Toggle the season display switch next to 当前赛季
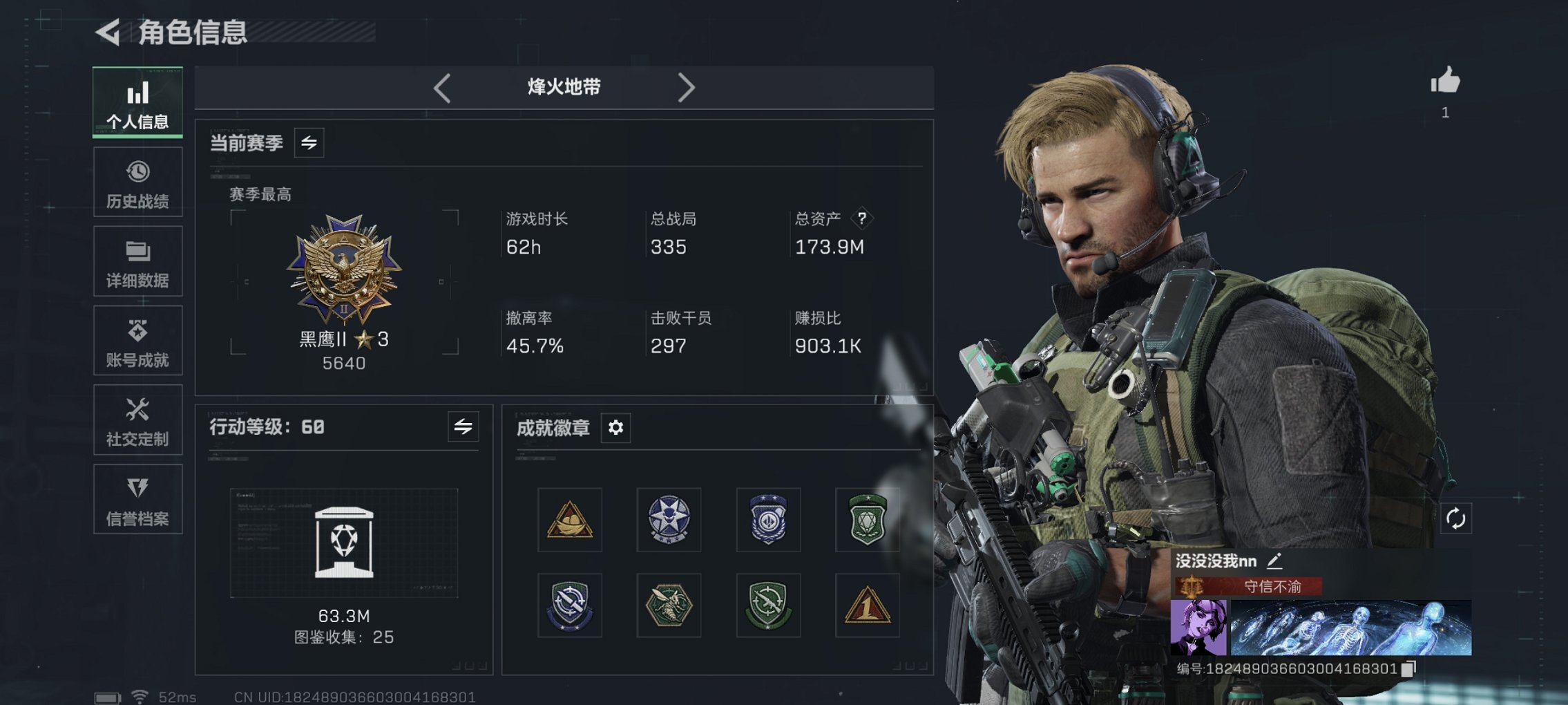Viewport: 1568px width, 705px height. [309, 144]
